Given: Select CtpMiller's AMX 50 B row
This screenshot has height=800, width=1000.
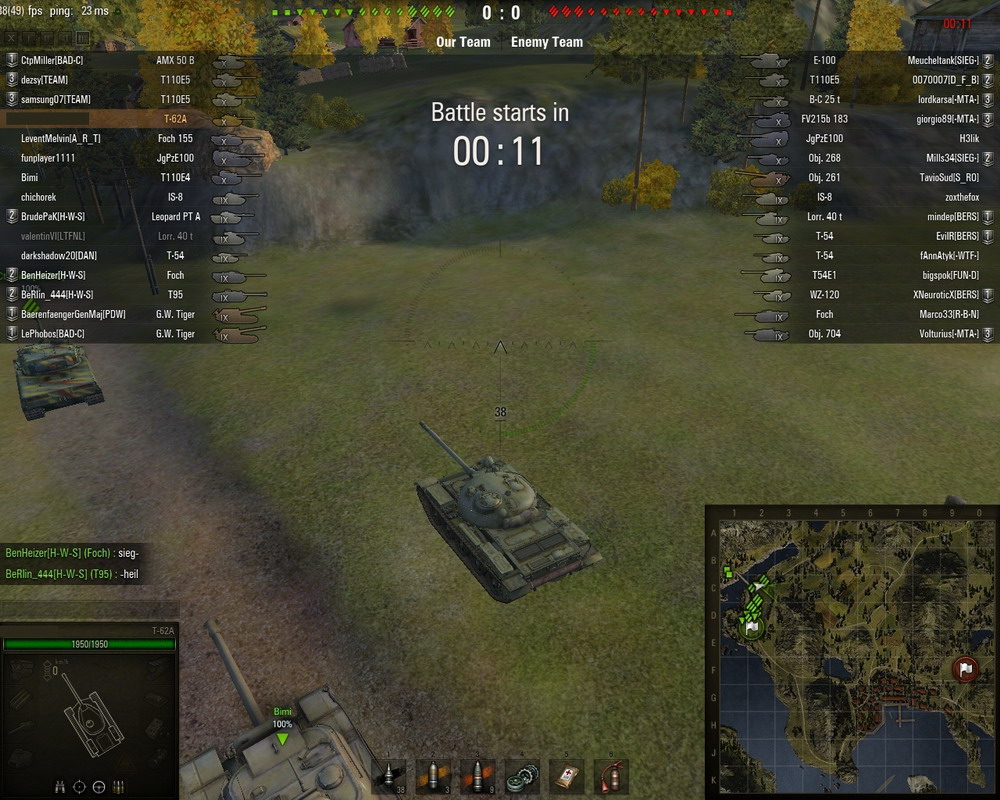Looking at the screenshot, I should (110, 61).
